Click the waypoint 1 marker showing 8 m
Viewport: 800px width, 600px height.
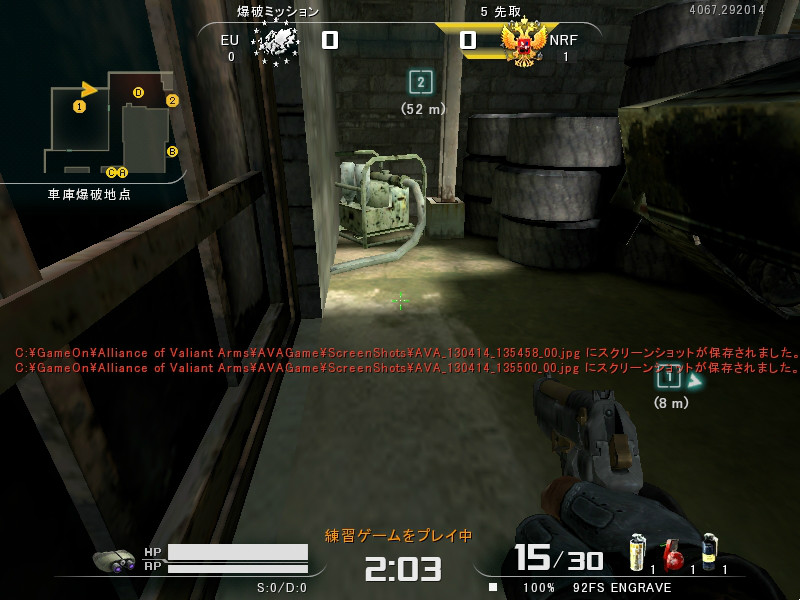668,377
